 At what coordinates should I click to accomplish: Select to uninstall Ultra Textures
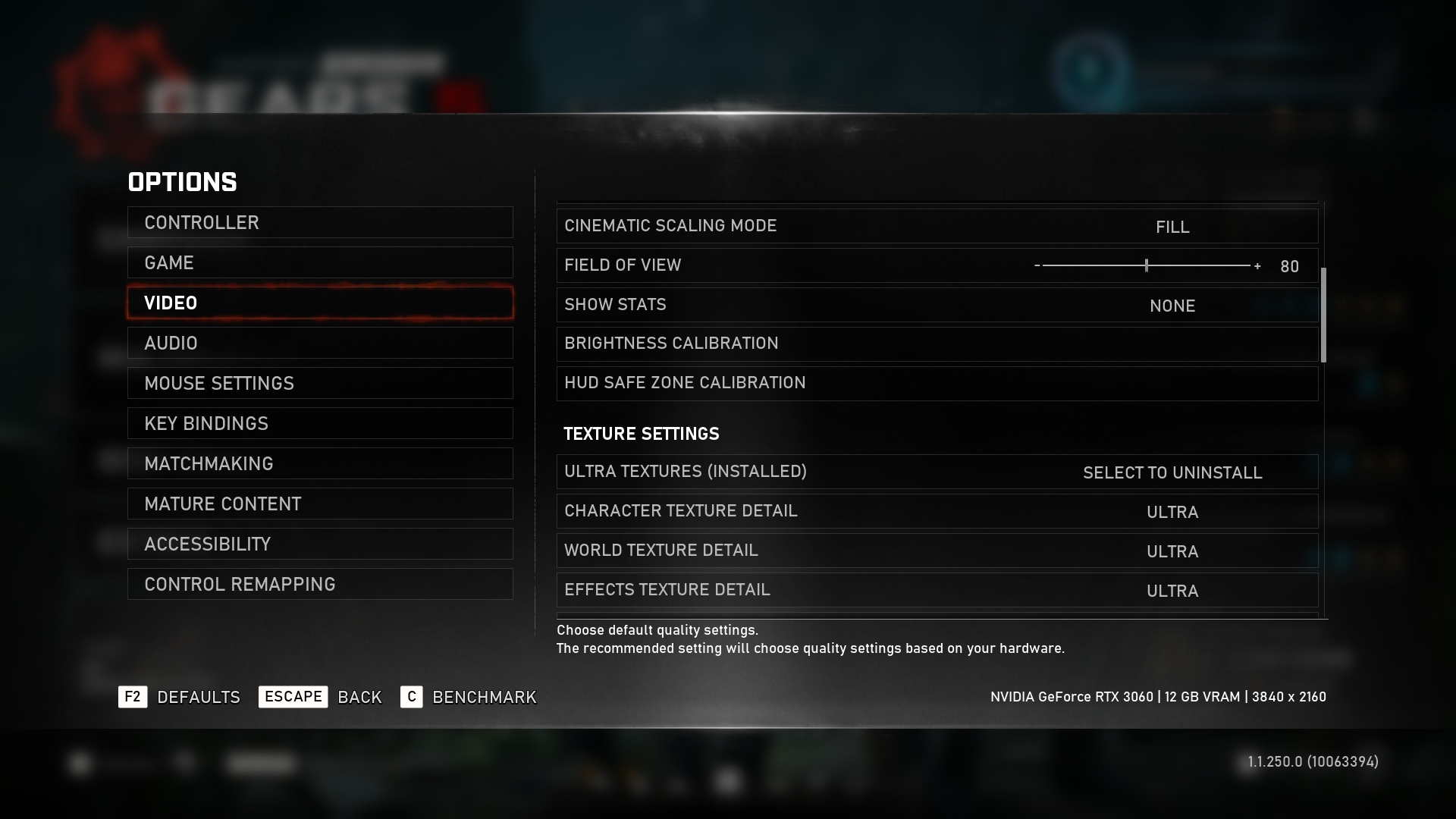1172,472
